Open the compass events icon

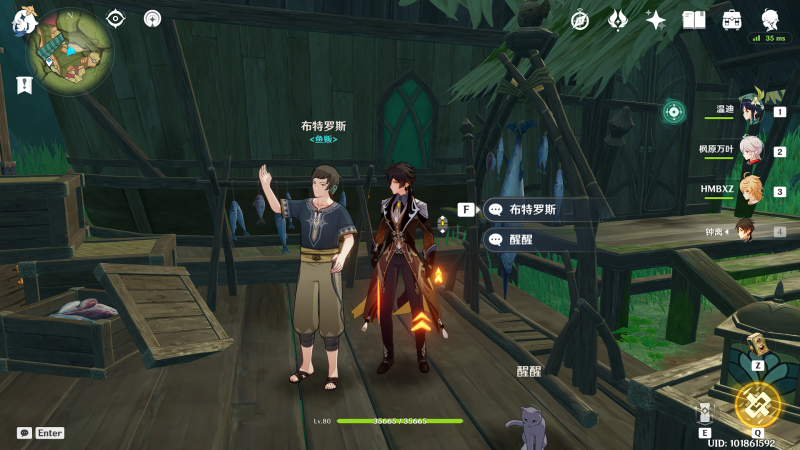pyautogui.click(x=580, y=20)
